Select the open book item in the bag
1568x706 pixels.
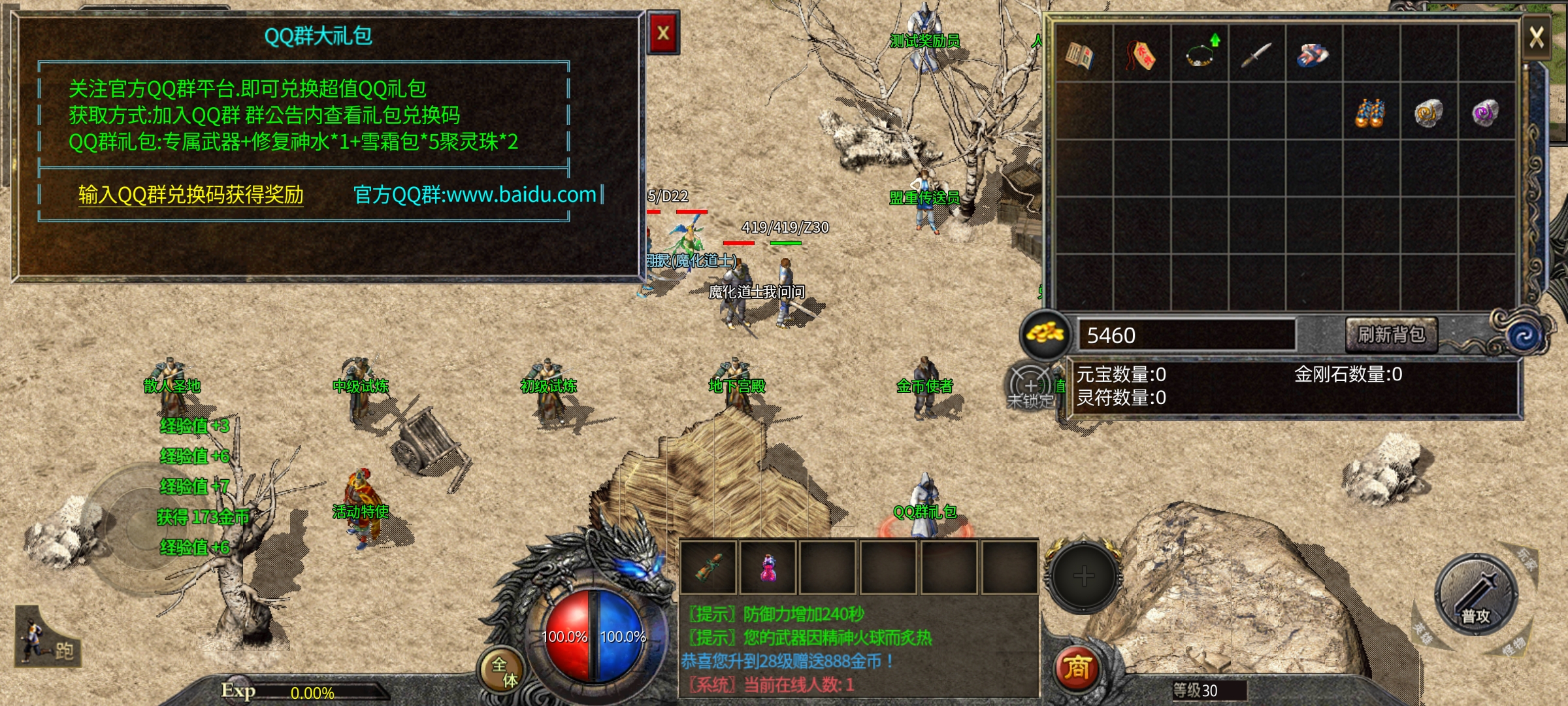click(1080, 55)
